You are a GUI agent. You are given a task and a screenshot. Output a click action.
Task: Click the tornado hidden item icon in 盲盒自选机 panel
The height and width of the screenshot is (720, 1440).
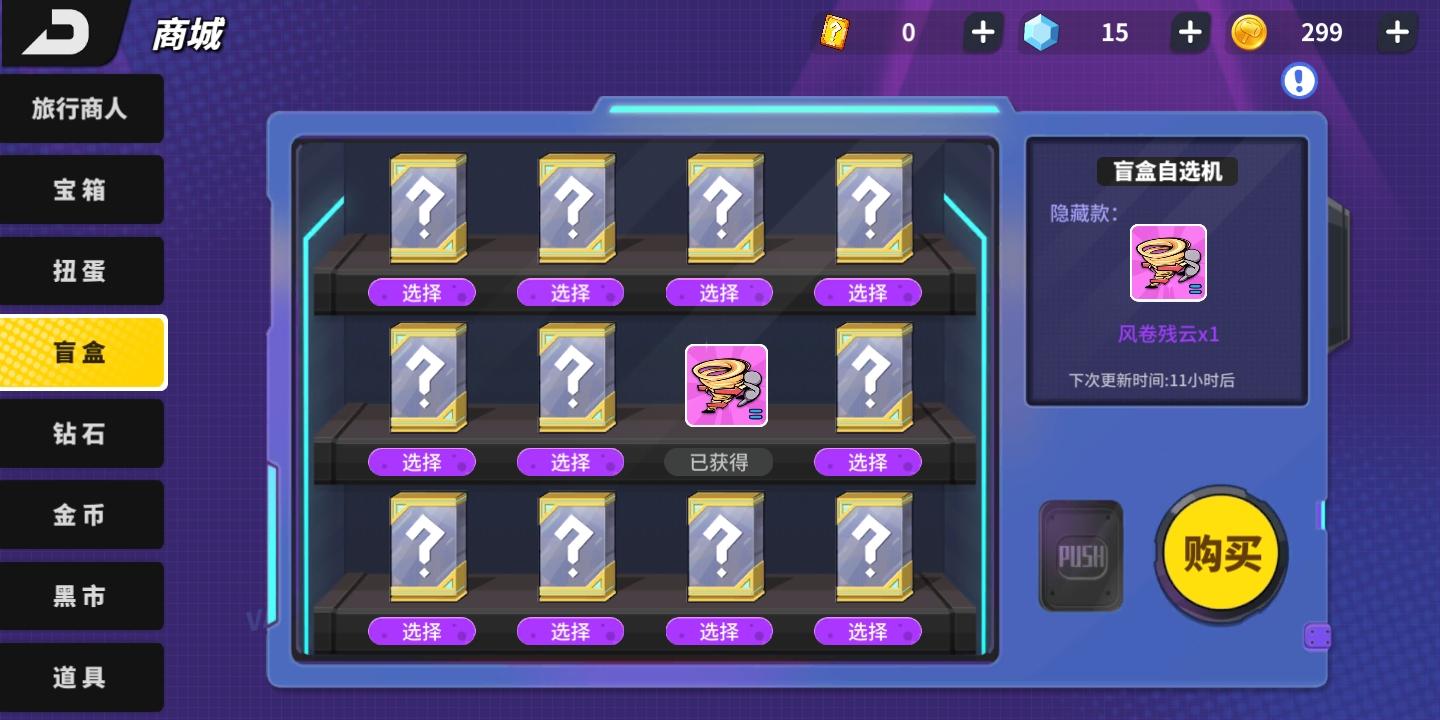[1168, 262]
